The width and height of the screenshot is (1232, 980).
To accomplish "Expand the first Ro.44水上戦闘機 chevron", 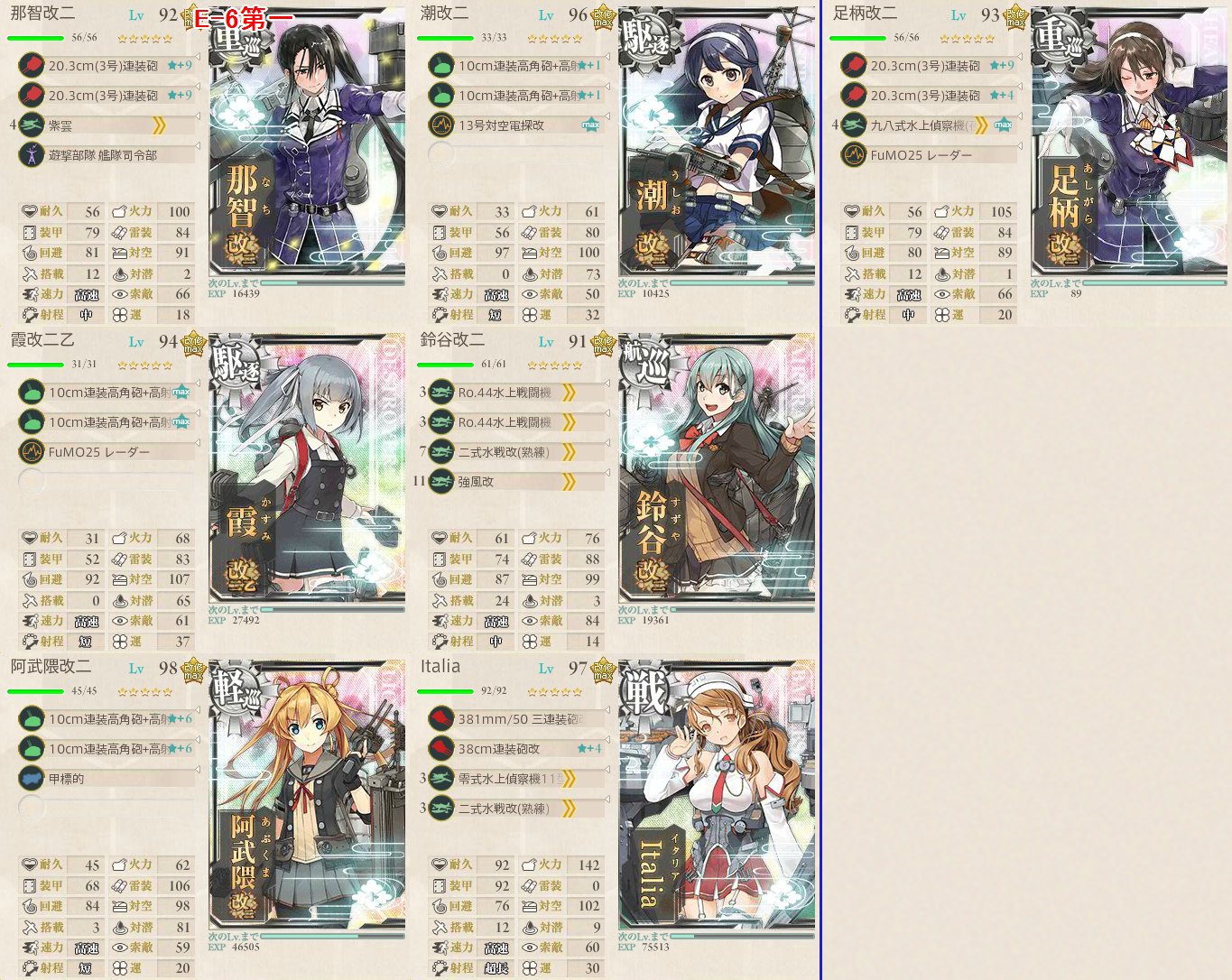I will (x=569, y=393).
